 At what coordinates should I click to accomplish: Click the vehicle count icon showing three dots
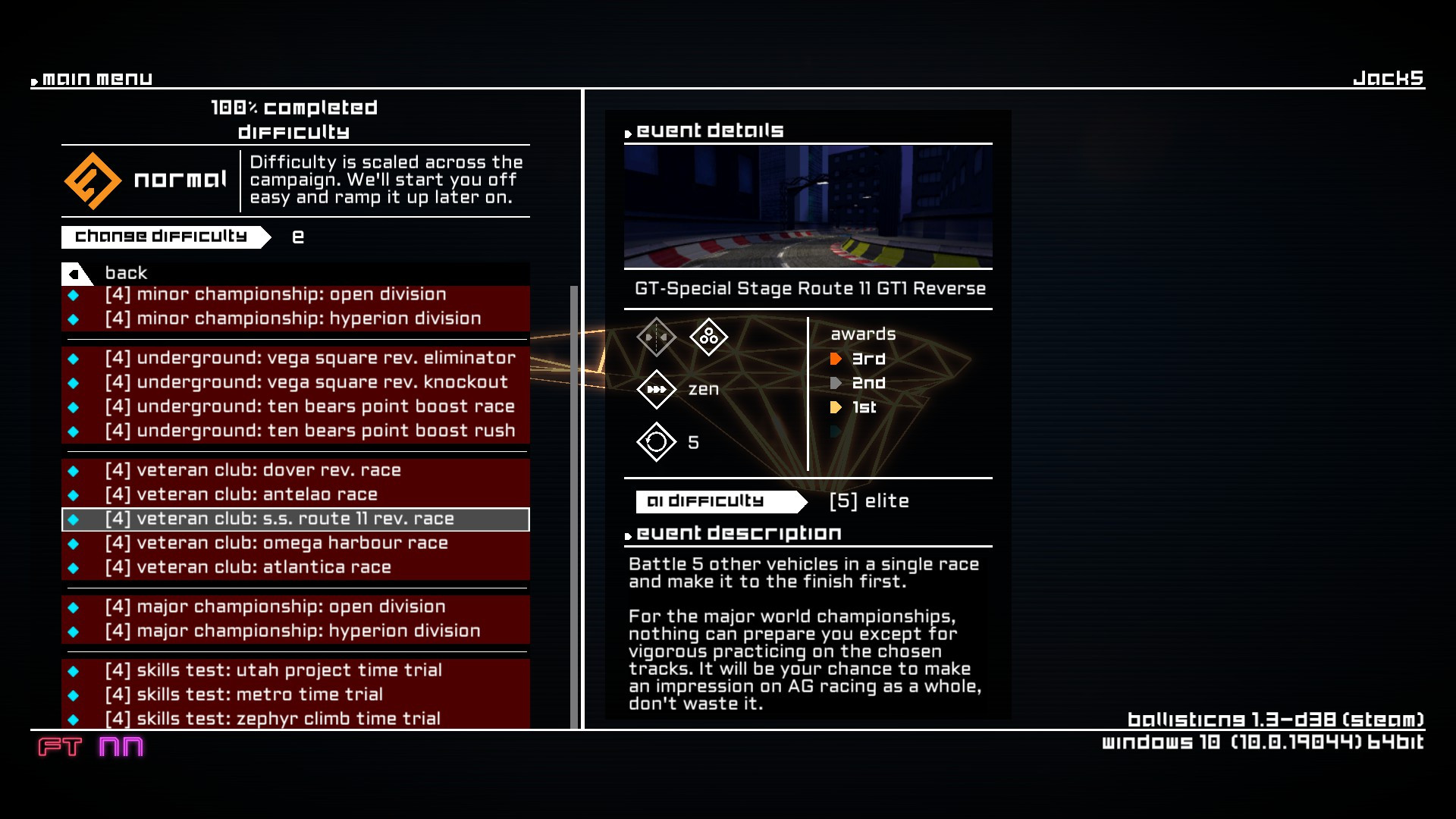(708, 337)
